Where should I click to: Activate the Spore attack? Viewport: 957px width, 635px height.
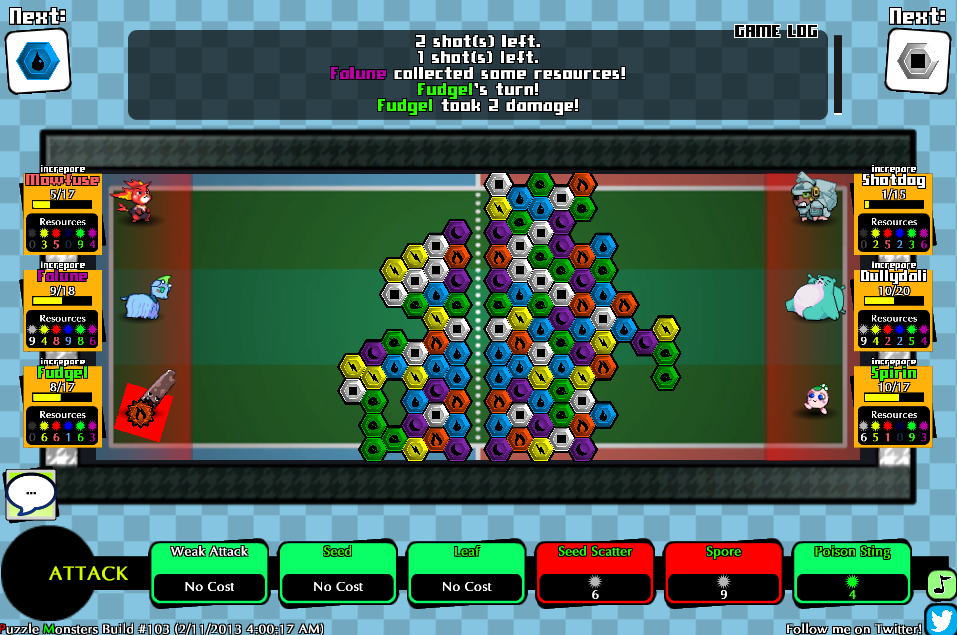[723, 573]
